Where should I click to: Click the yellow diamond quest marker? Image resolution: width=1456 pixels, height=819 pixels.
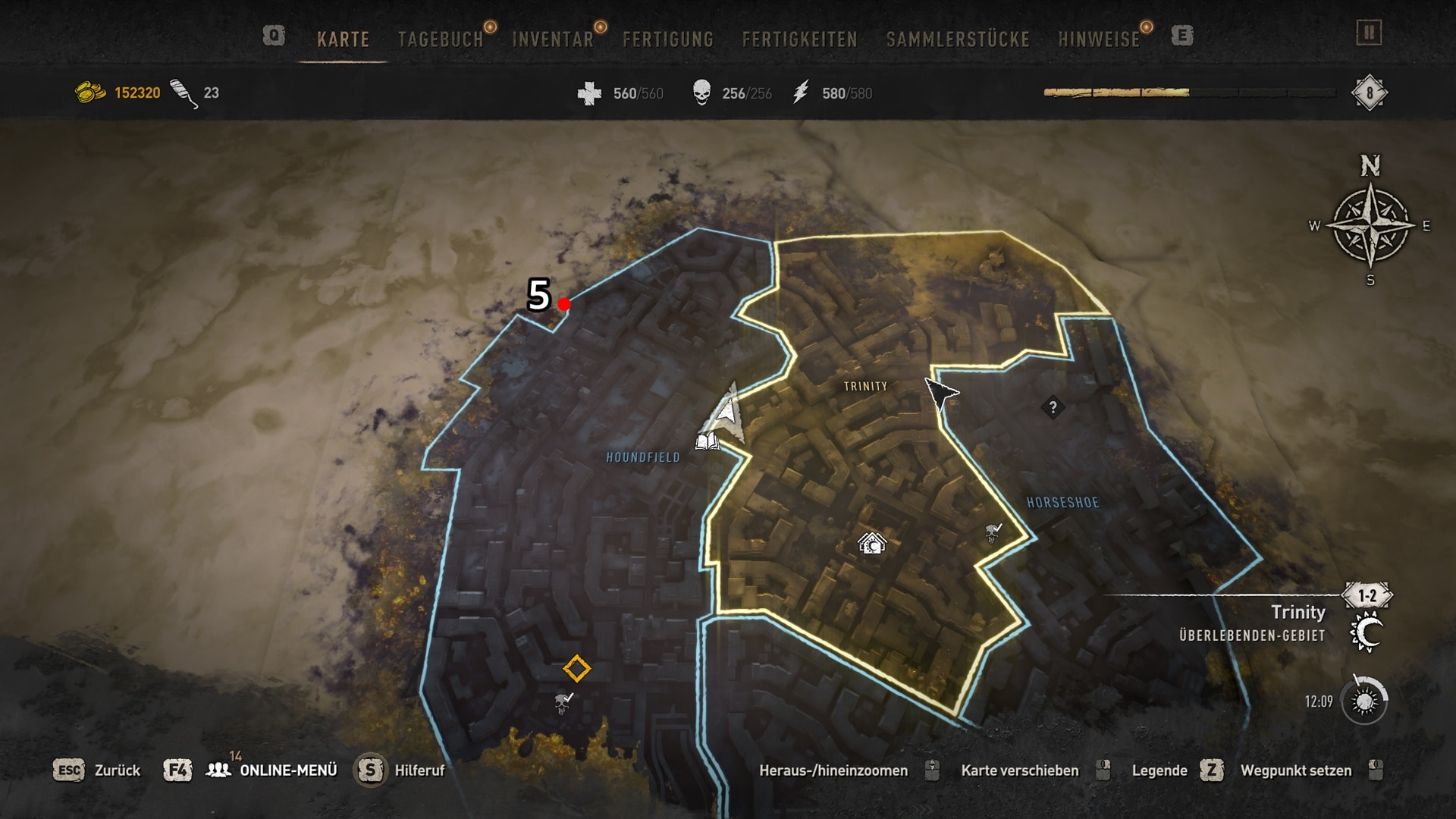pyautogui.click(x=576, y=669)
